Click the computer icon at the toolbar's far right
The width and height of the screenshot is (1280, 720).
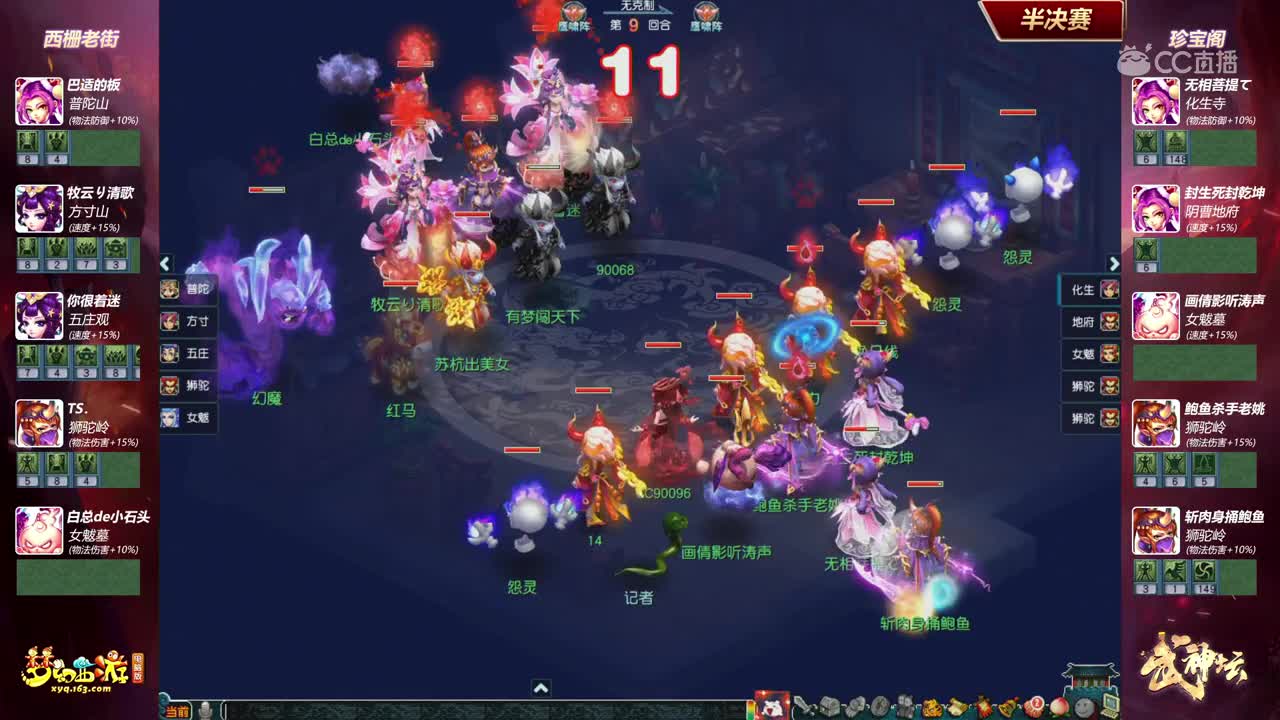pos(1110,705)
